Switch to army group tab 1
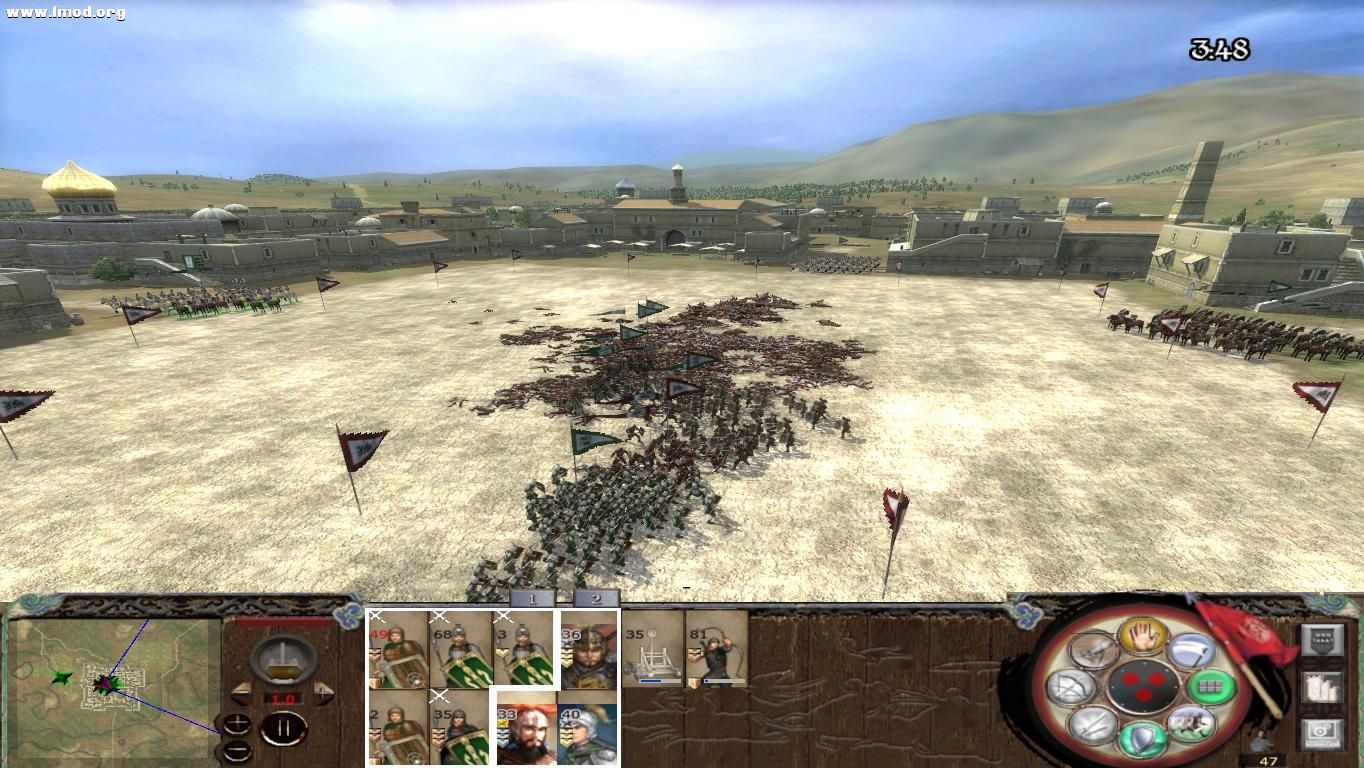1364x768 pixels. pos(532,600)
